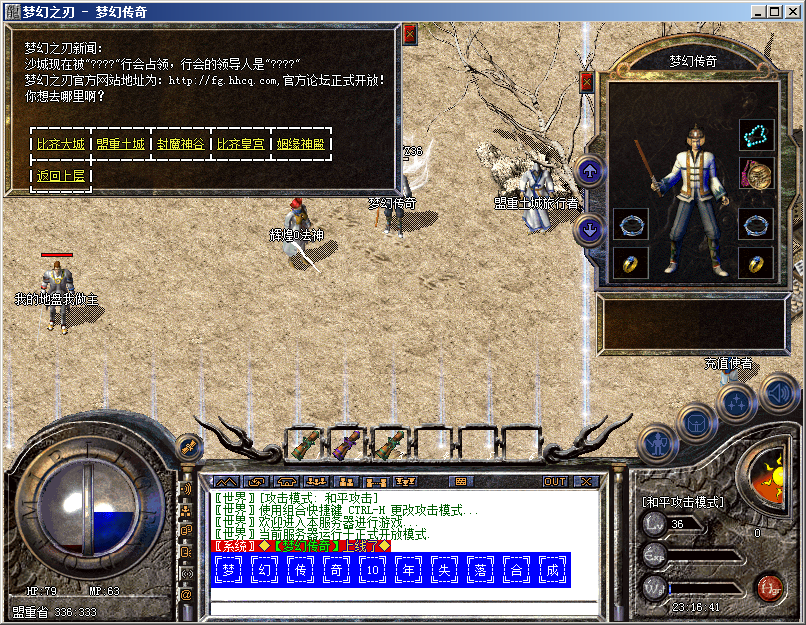The image size is (806, 625).
Task: Click the OUT button above chat
Action: (x=555, y=481)
